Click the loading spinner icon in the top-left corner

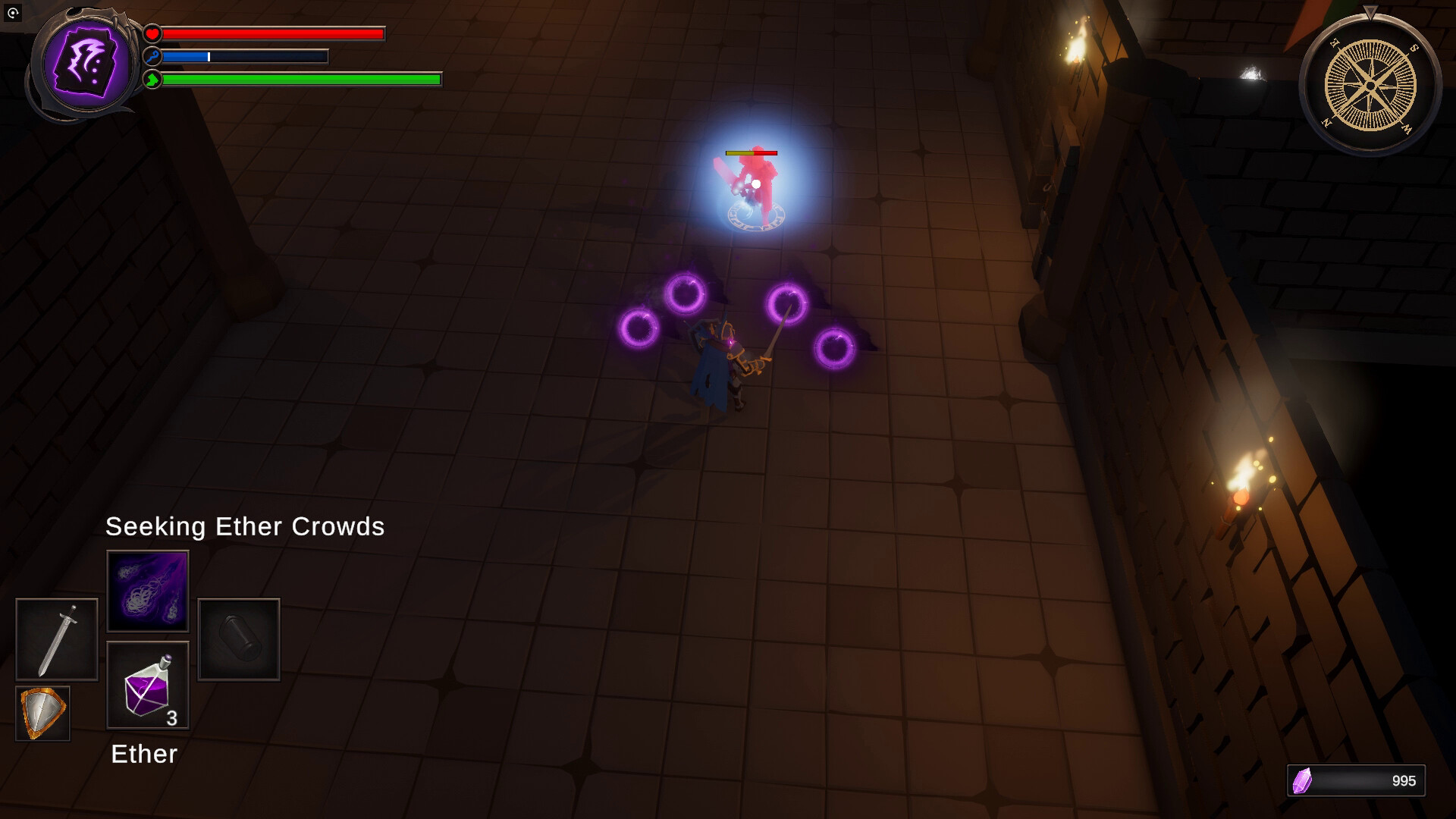pyautogui.click(x=12, y=12)
